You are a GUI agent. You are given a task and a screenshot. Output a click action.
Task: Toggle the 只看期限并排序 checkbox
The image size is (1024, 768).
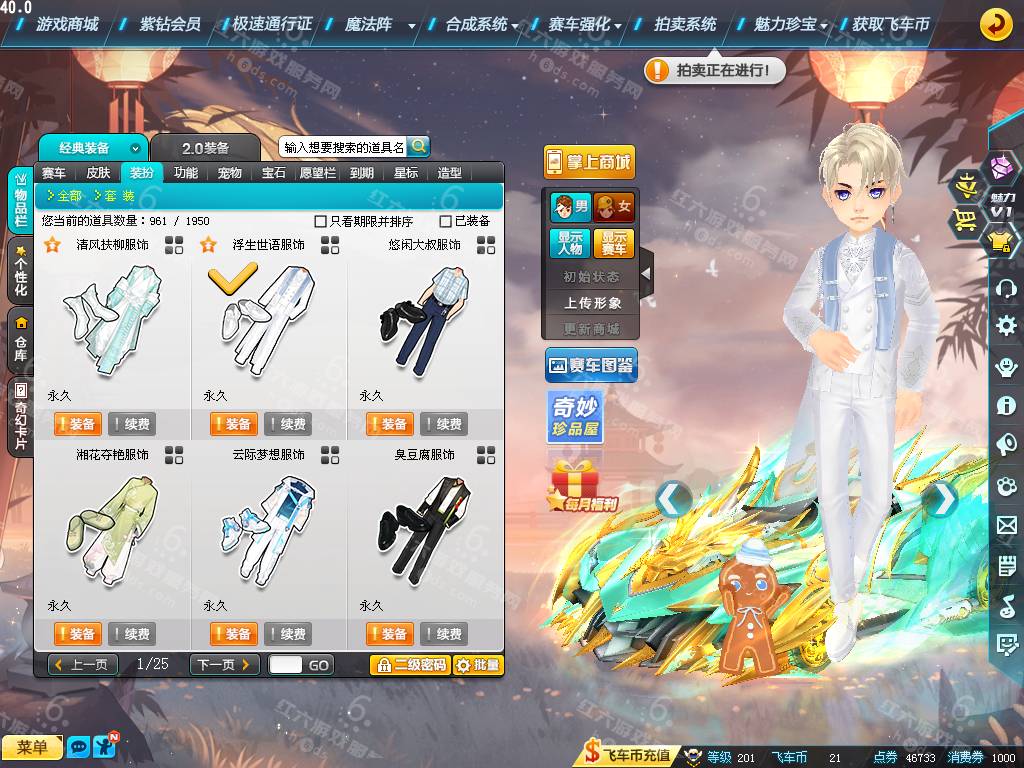pyautogui.click(x=320, y=221)
